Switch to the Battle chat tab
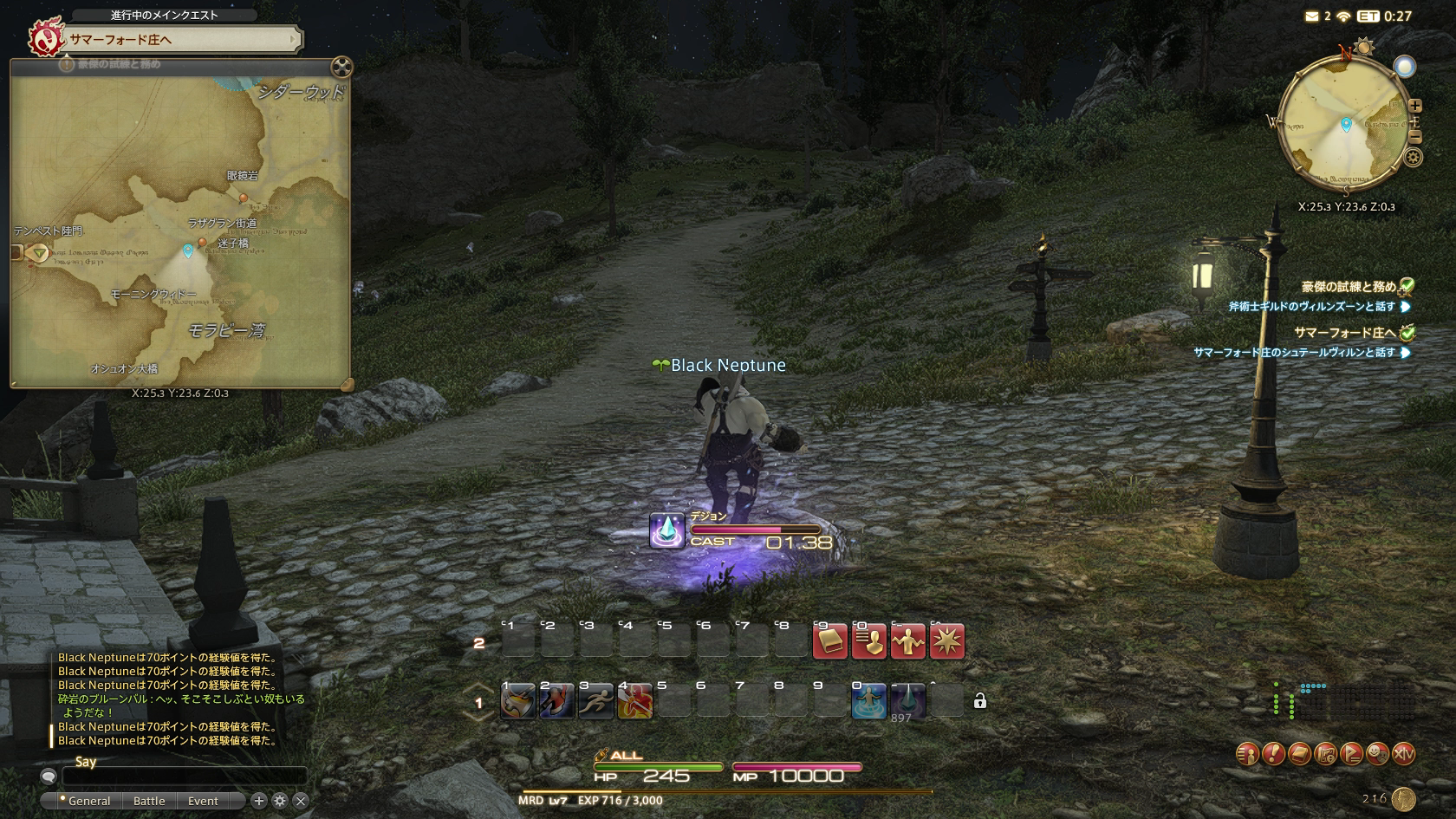This screenshot has height=819, width=1456. (149, 801)
